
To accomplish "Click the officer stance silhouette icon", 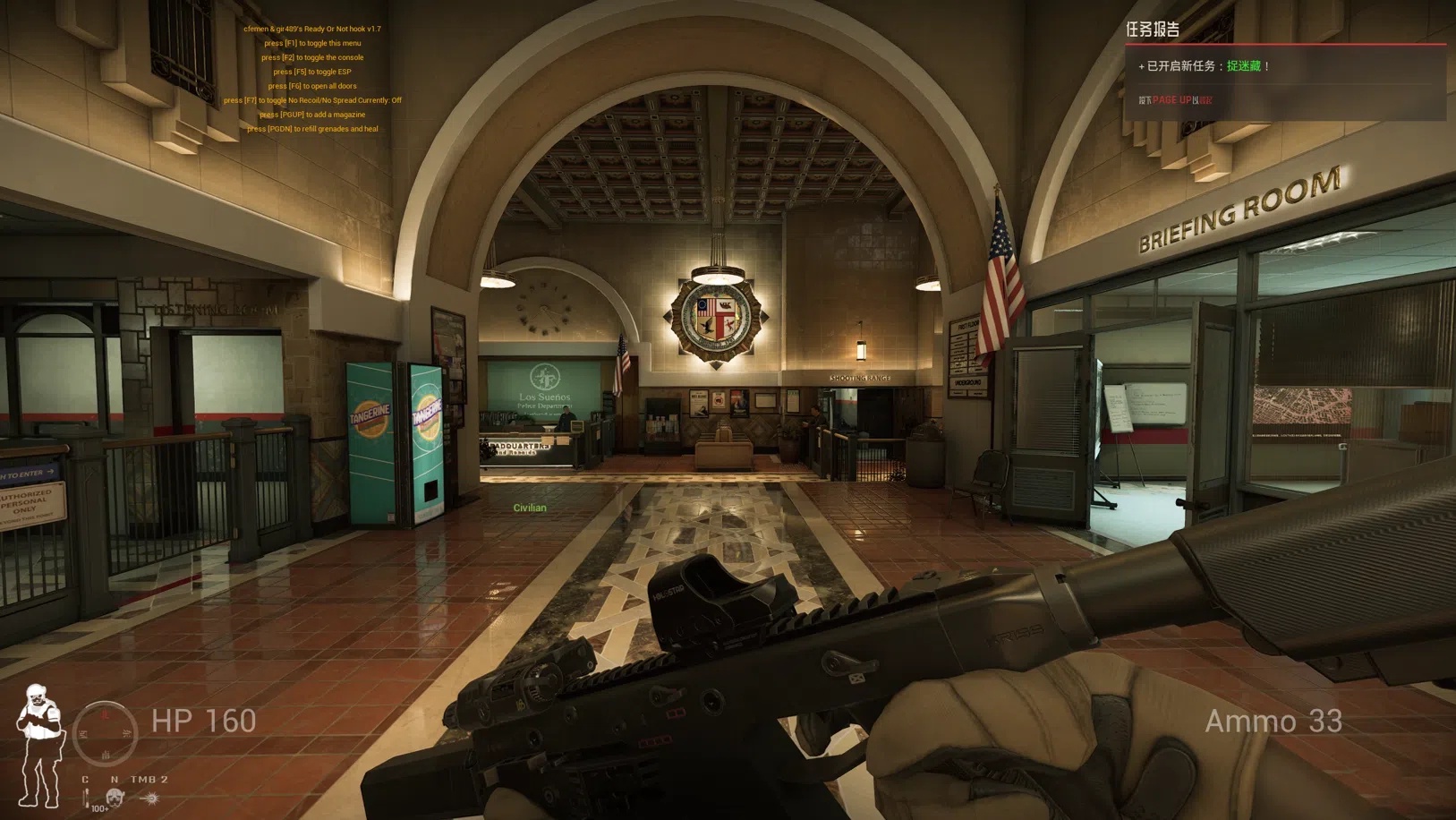I will 39,745.
